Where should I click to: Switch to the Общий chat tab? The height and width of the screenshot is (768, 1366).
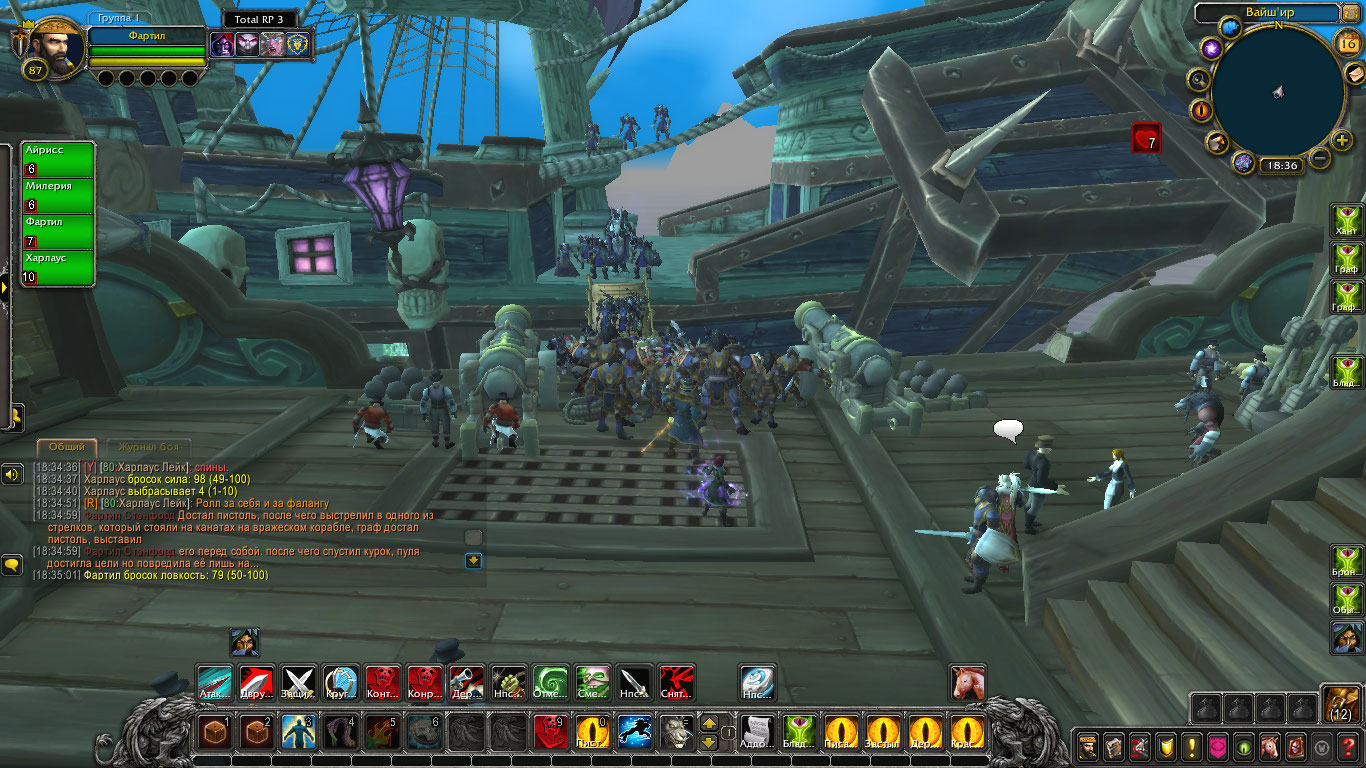point(67,447)
